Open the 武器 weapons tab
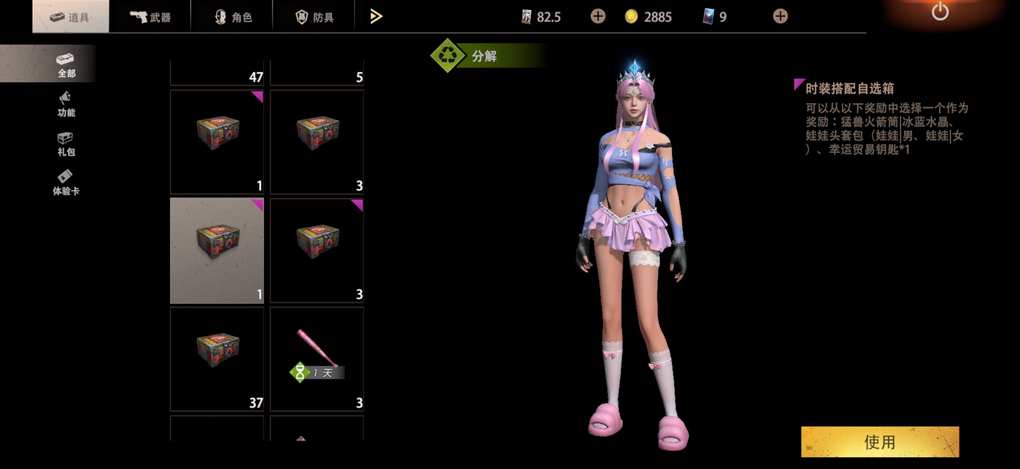Image resolution: width=1020 pixels, height=469 pixels. coord(152,17)
